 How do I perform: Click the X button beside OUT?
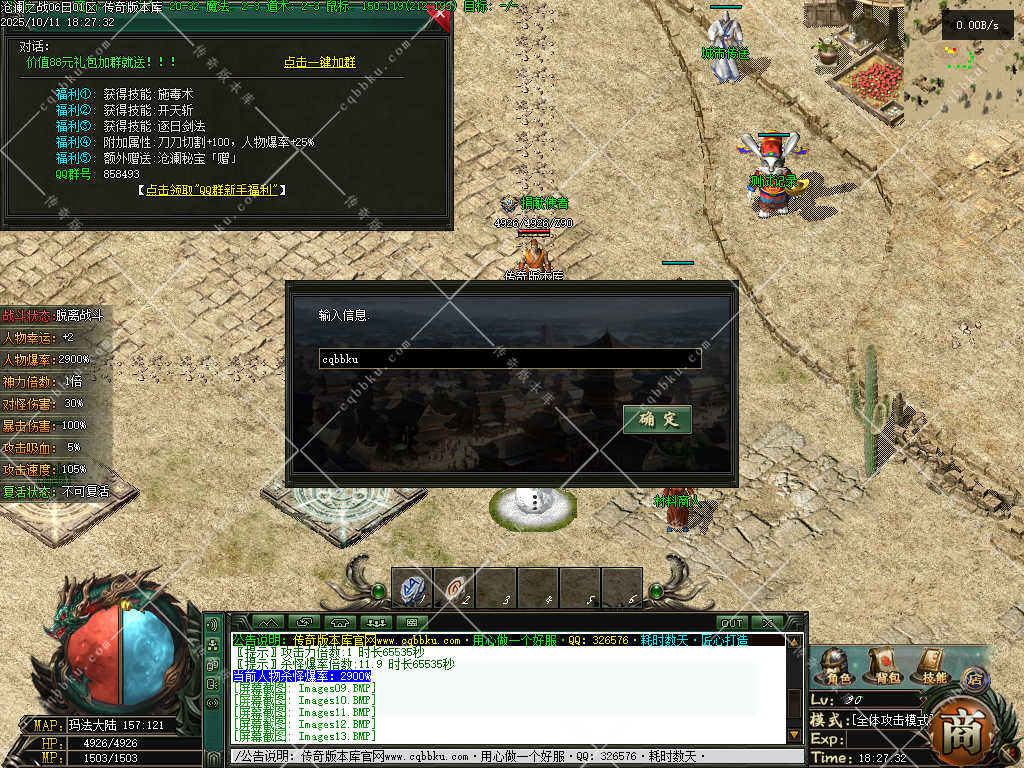click(768, 623)
